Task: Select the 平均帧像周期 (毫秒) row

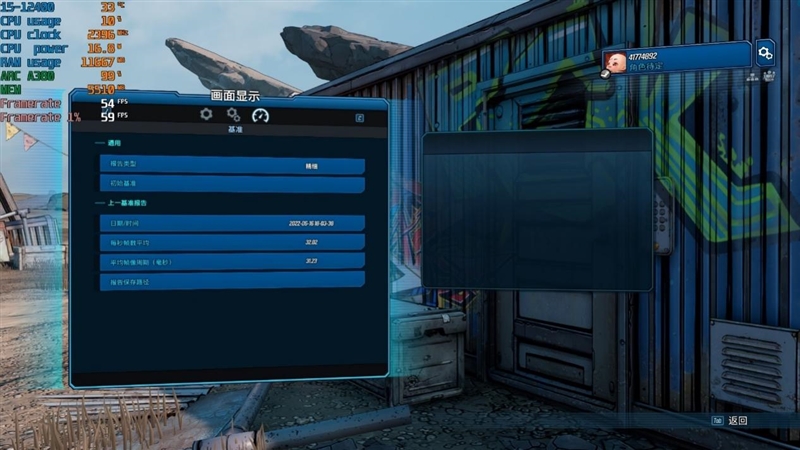Action: tap(231, 261)
